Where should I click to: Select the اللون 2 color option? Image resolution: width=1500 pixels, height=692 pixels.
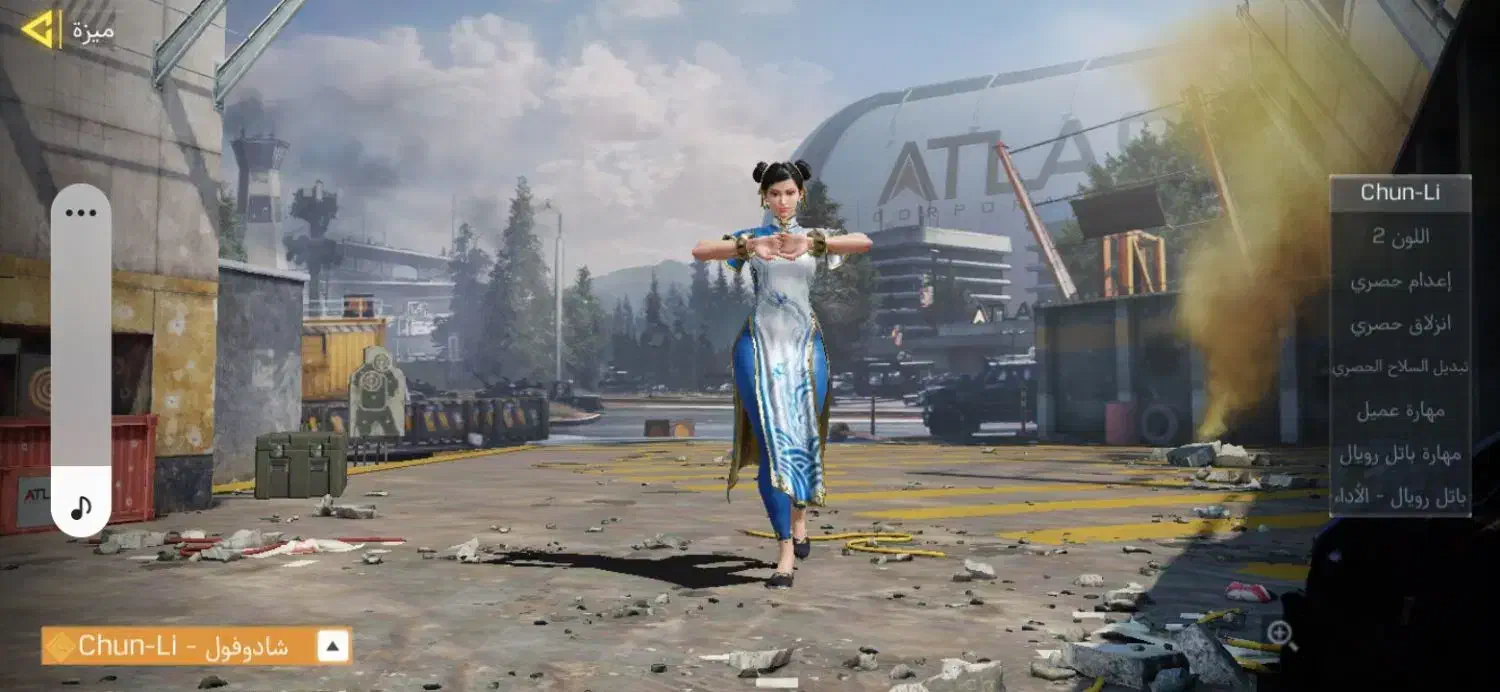(1399, 237)
